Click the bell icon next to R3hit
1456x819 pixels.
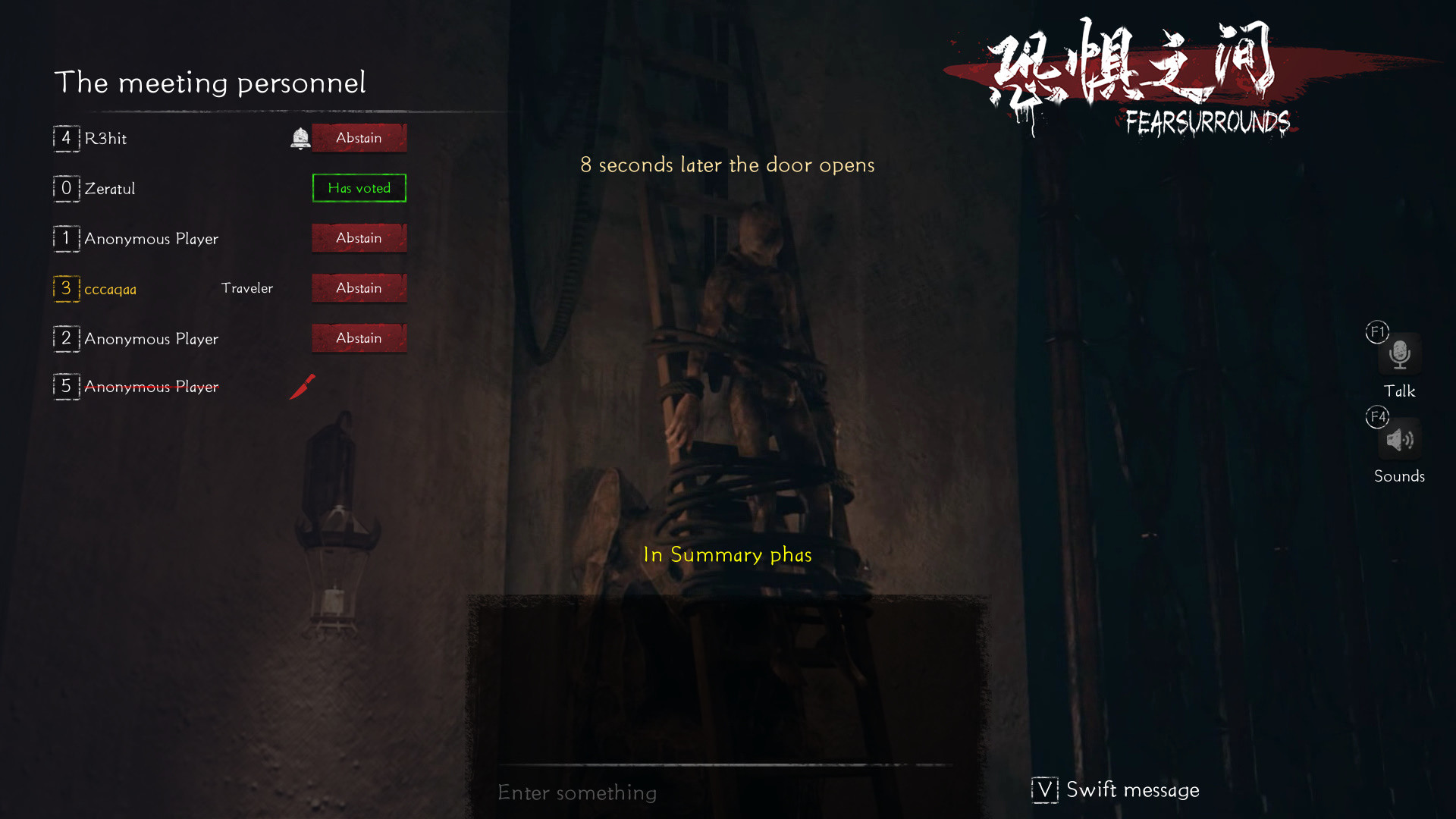coord(300,138)
